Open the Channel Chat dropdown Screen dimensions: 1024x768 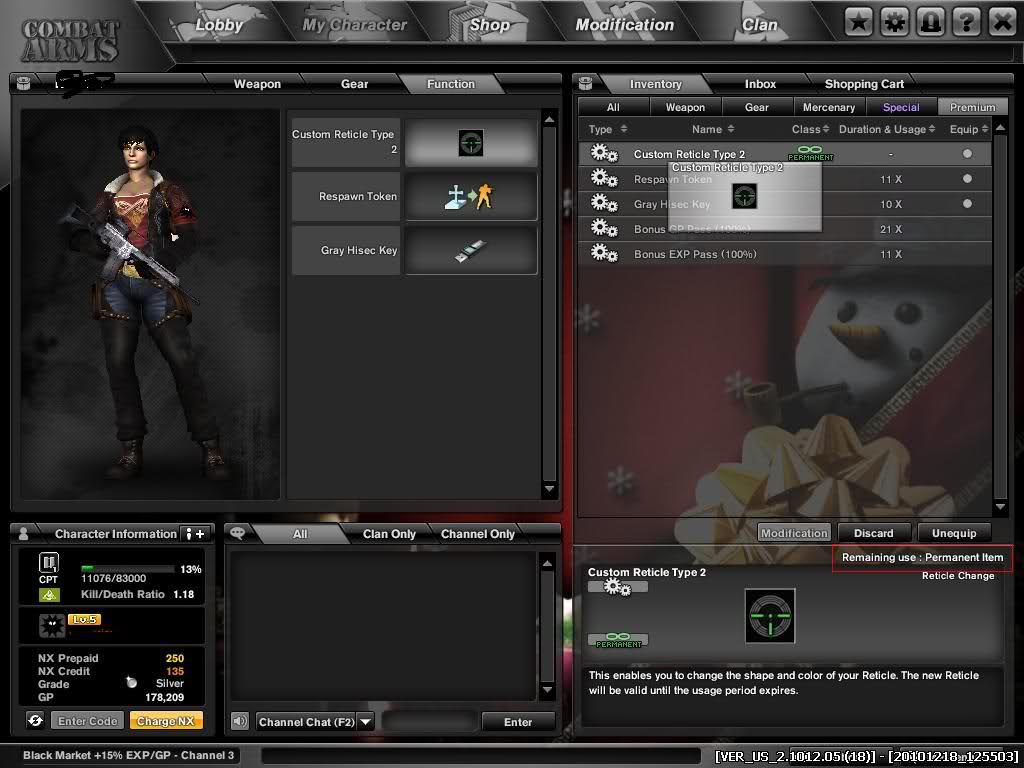365,721
